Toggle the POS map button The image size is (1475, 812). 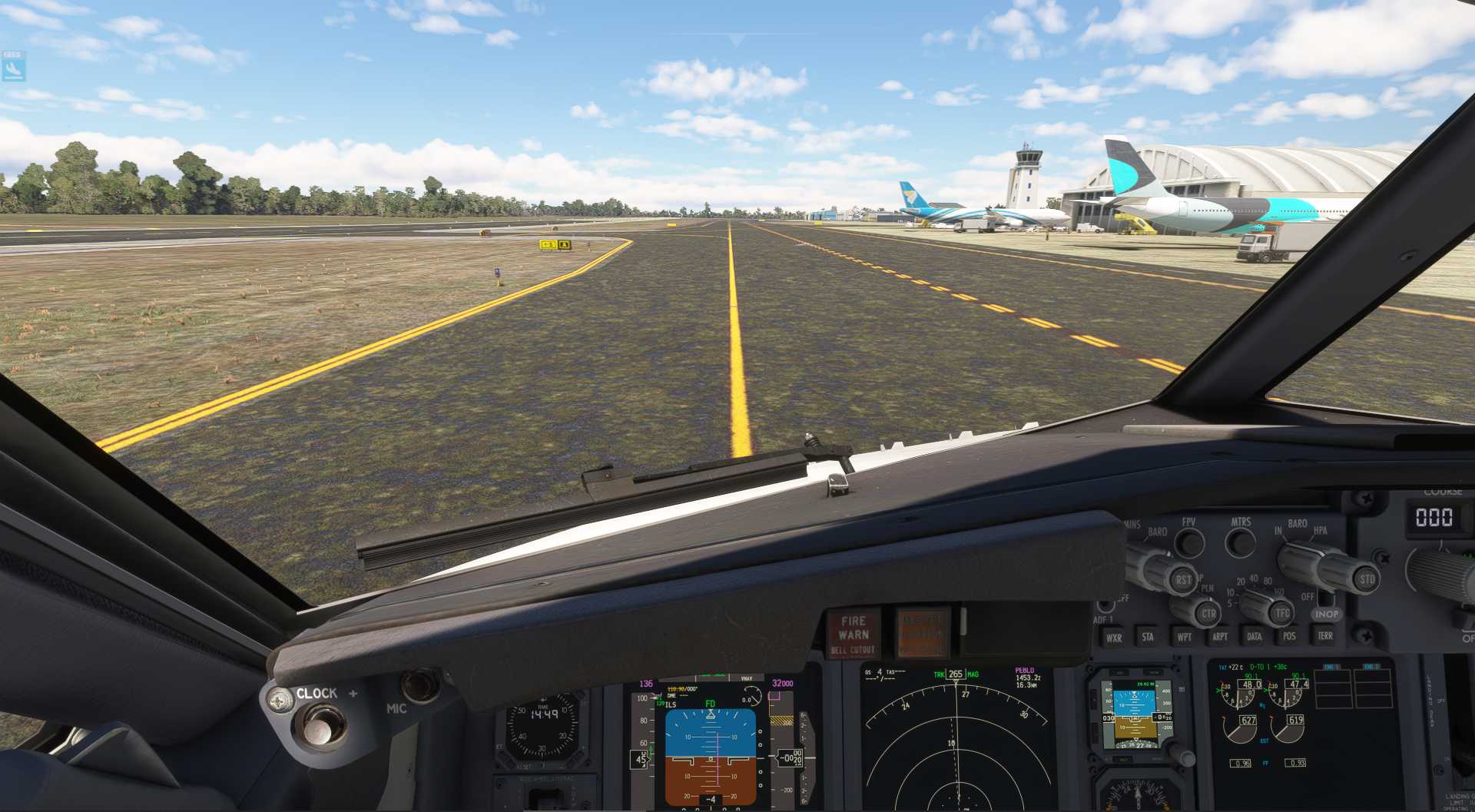[x=1289, y=636]
